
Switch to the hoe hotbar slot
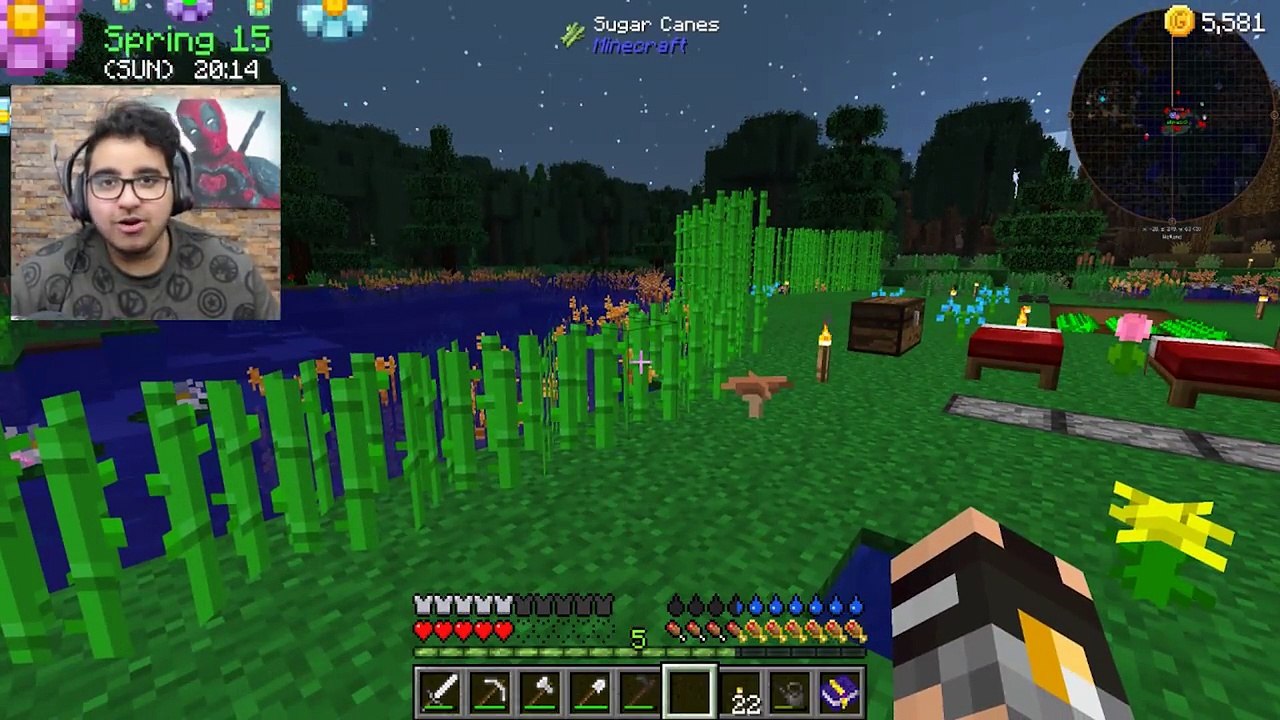[640, 692]
